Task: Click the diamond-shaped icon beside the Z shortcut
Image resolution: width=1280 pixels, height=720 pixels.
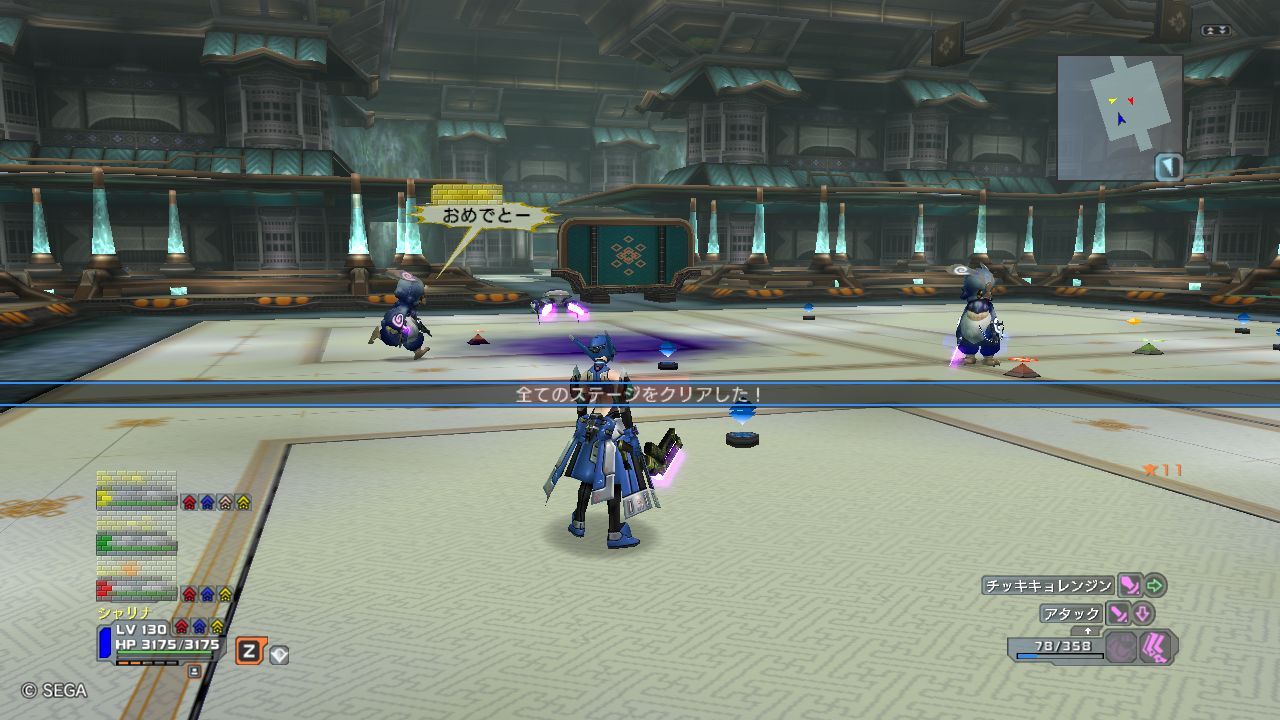Action: point(280,655)
